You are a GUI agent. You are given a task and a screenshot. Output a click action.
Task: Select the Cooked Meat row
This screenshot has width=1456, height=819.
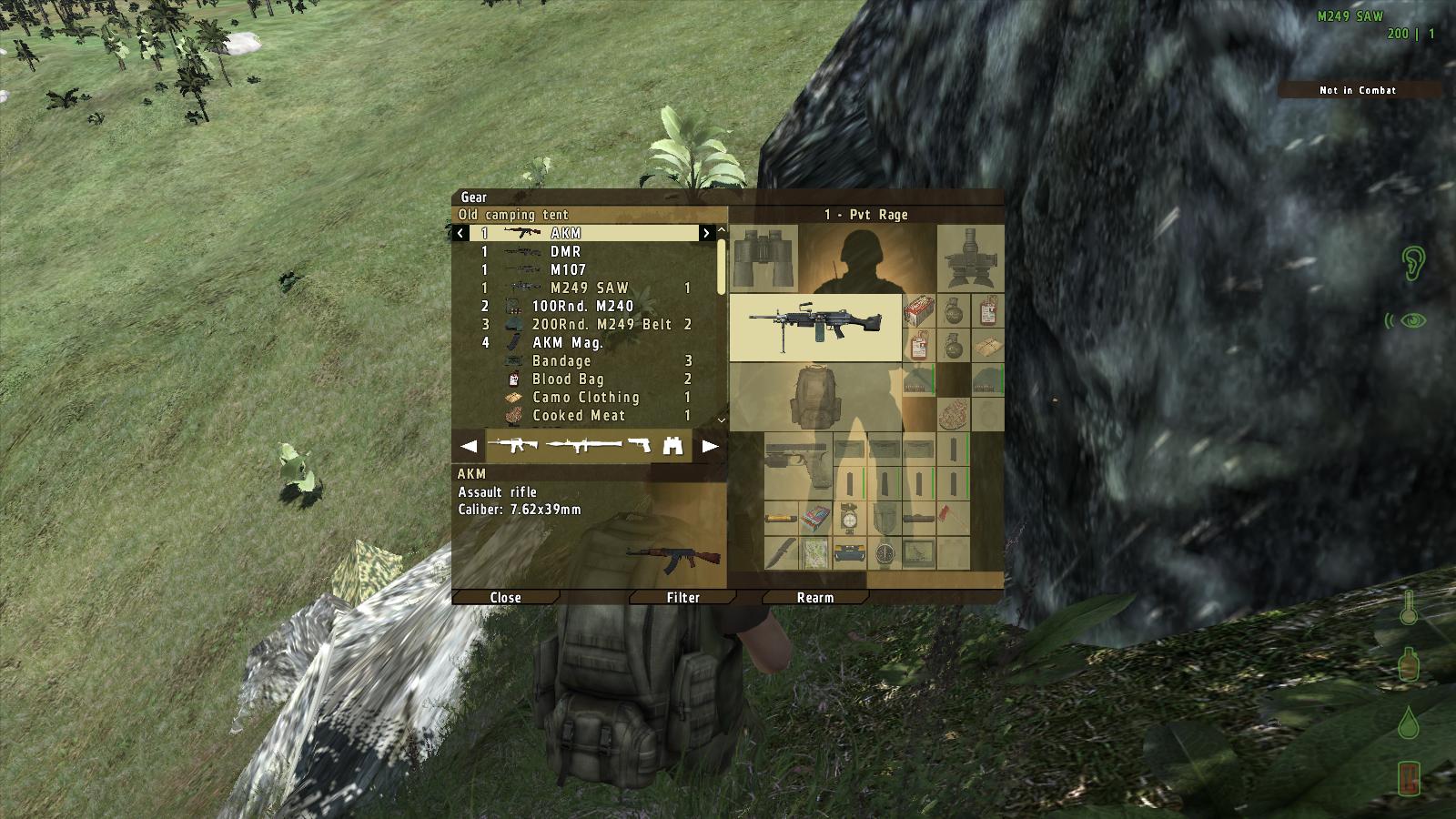pyautogui.click(x=579, y=416)
